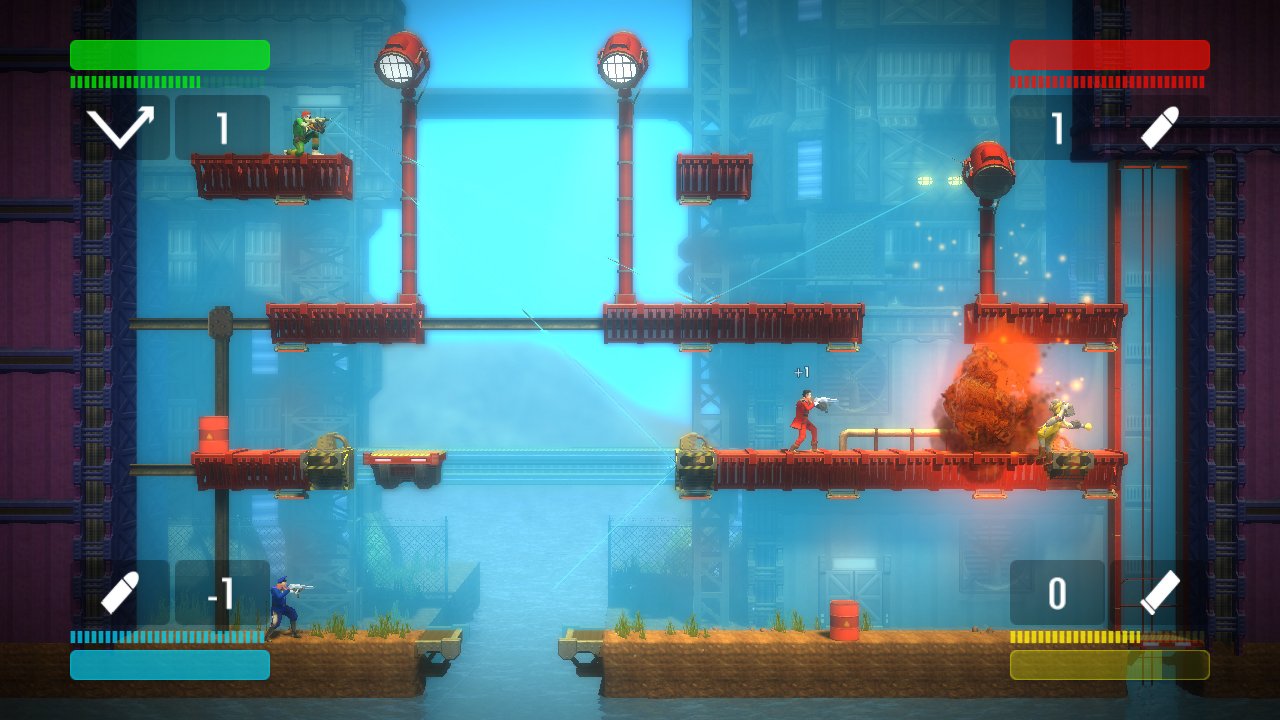Toggle the green player's health bar
The image size is (1280, 720).
tap(168, 55)
